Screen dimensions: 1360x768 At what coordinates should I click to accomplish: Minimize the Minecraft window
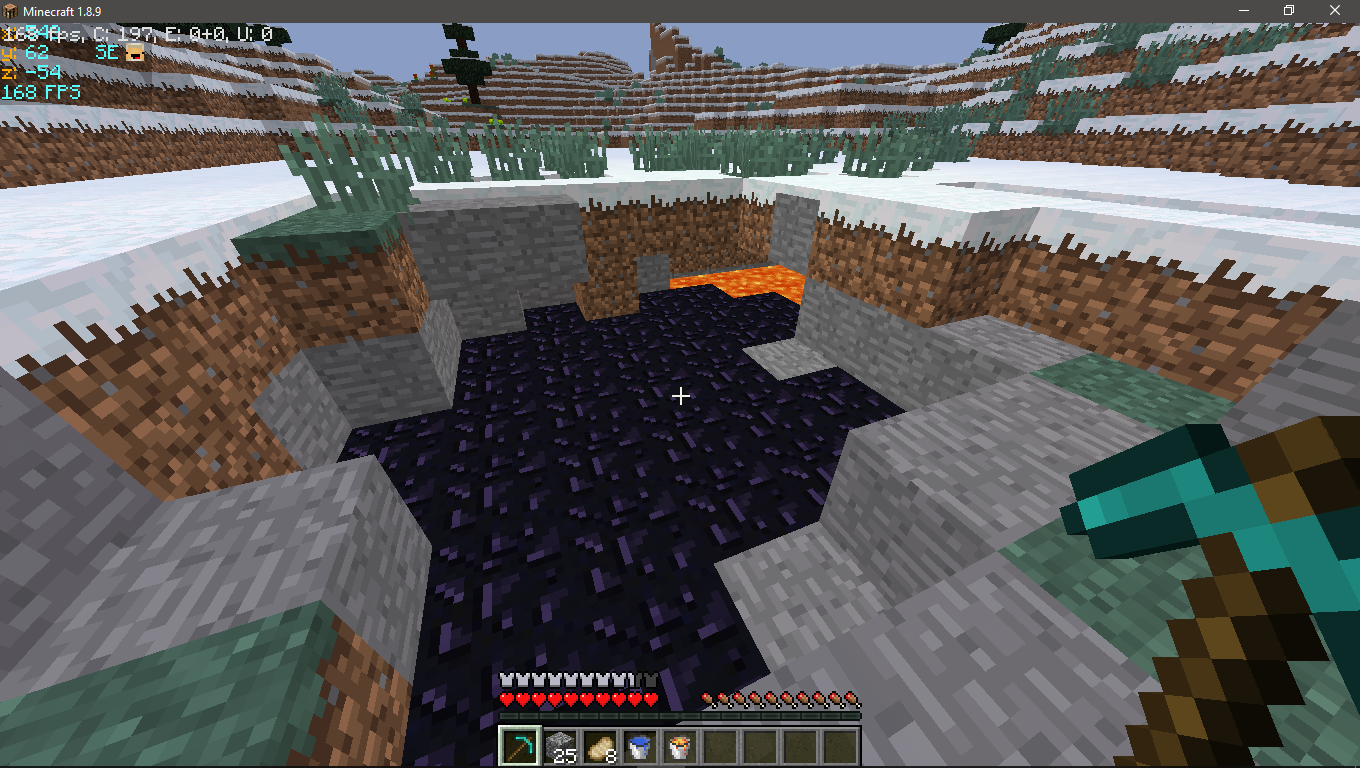[x=1244, y=10]
